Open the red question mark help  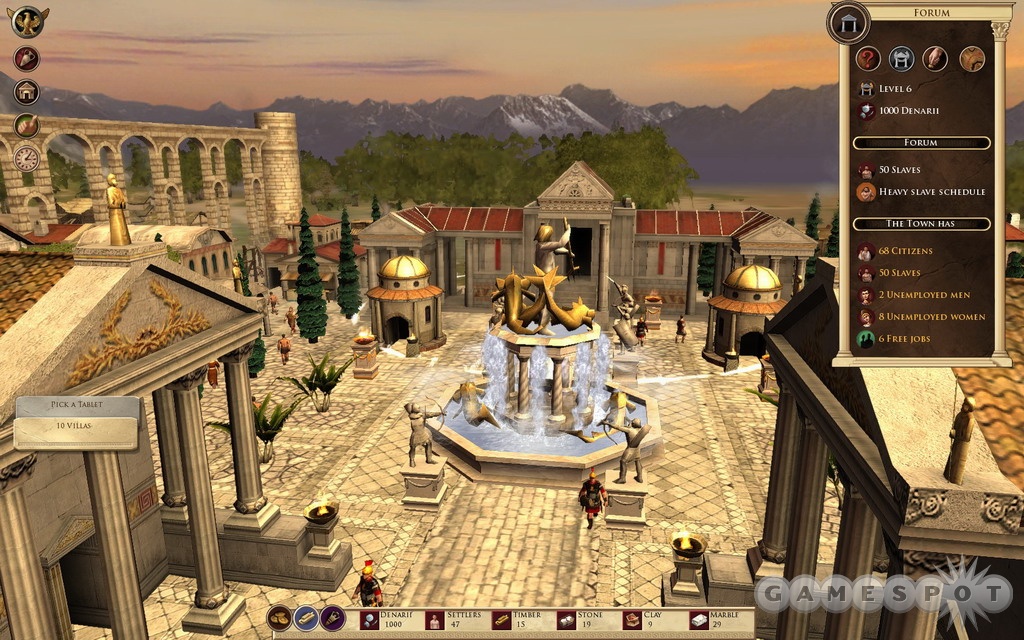click(868, 58)
